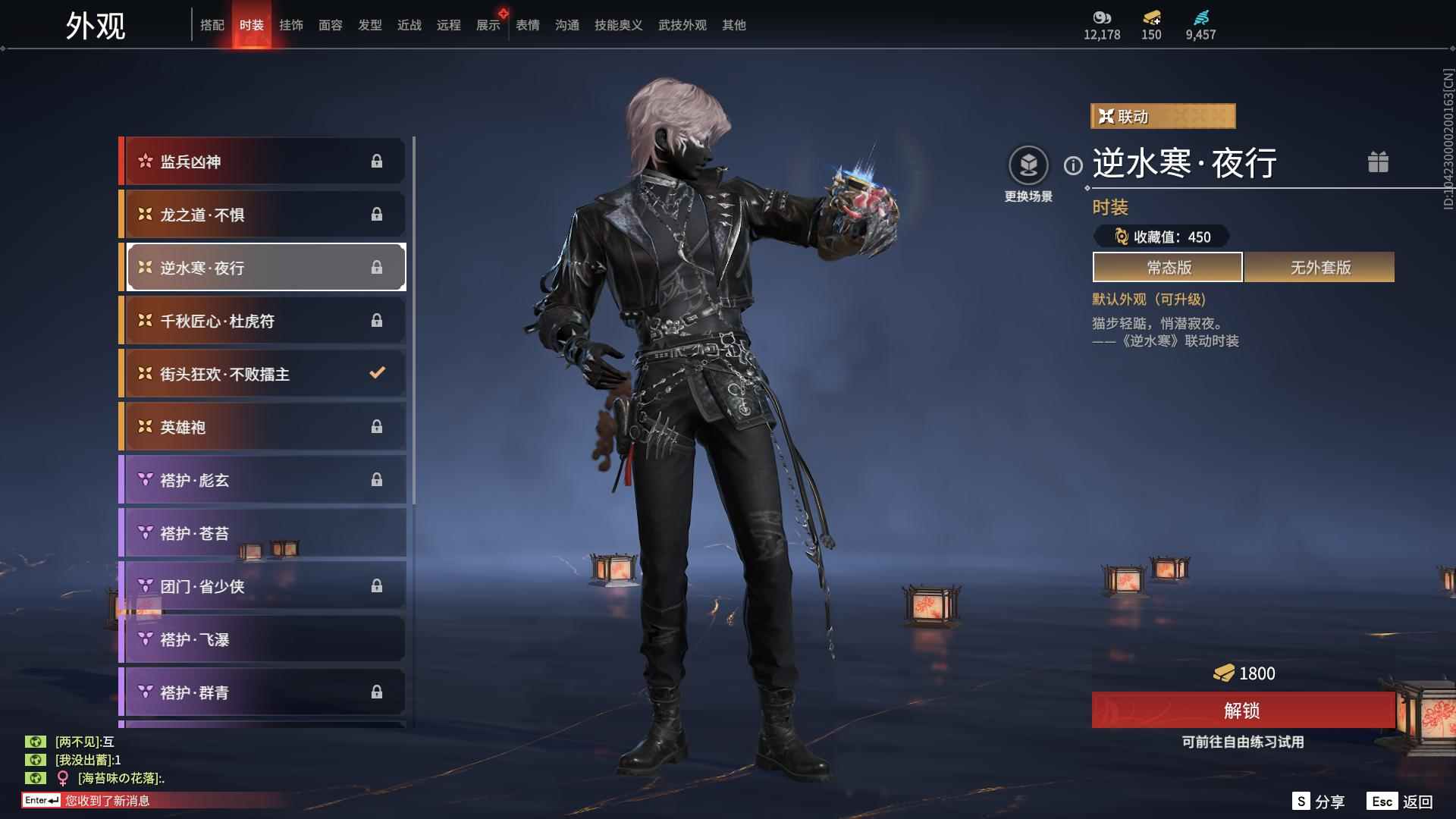The height and width of the screenshot is (819, 1456).
Task: Open the 挂饰 tab
Action: click(x=291, y=25)
